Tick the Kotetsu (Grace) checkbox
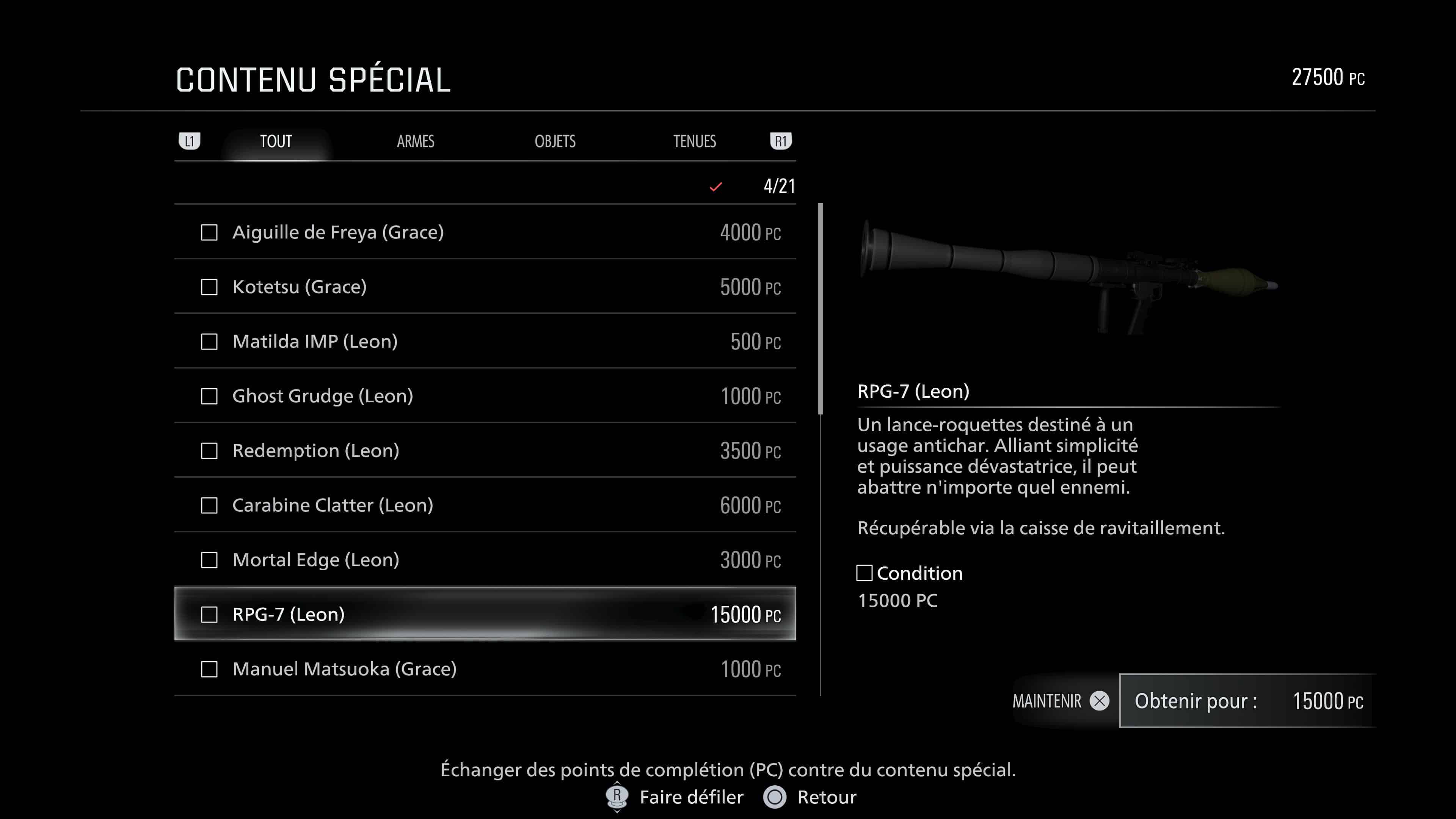1456x819 pixels. coord(209,287)
